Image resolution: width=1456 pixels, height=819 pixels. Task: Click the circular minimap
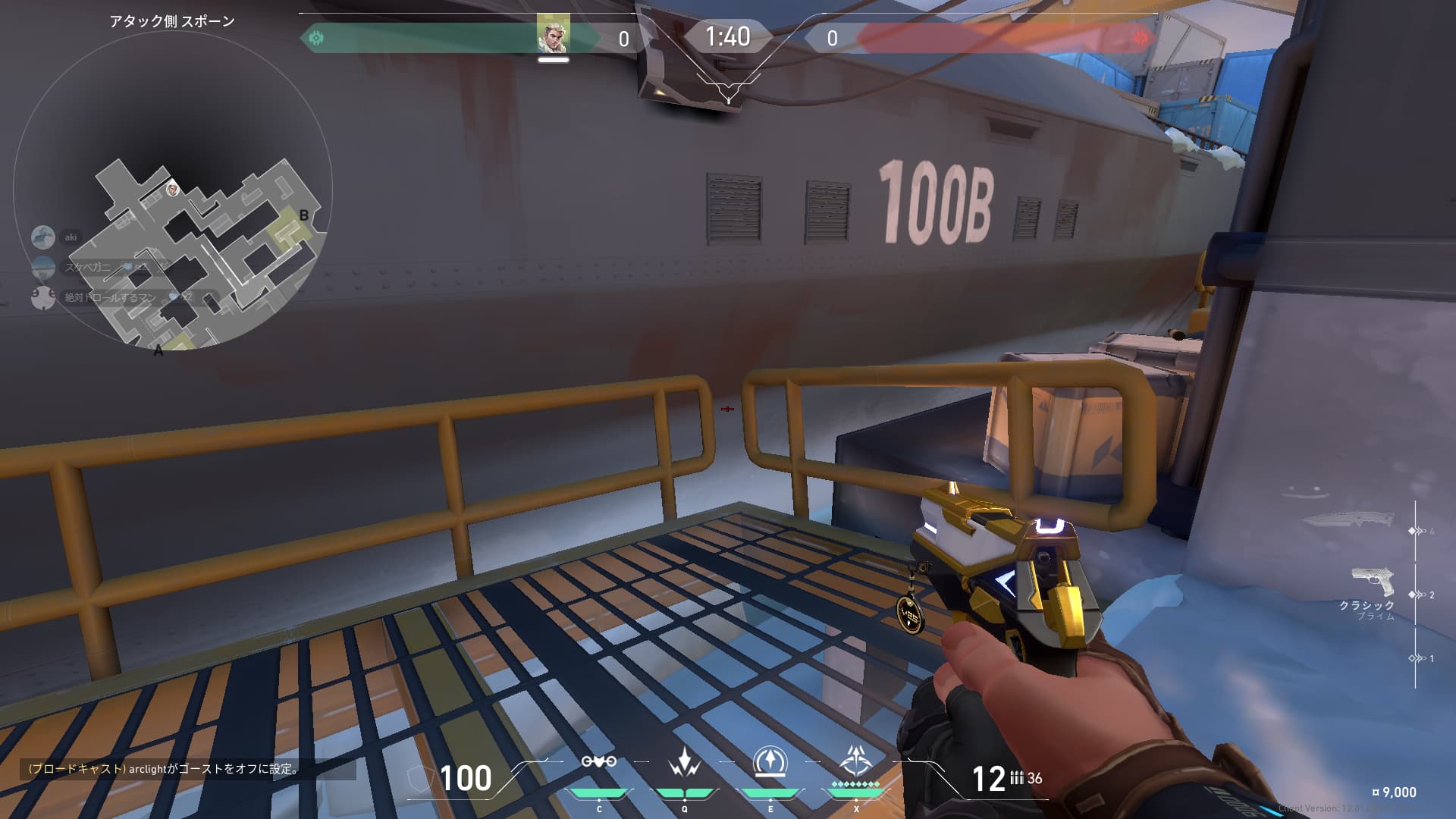click(x=173, y=190)
